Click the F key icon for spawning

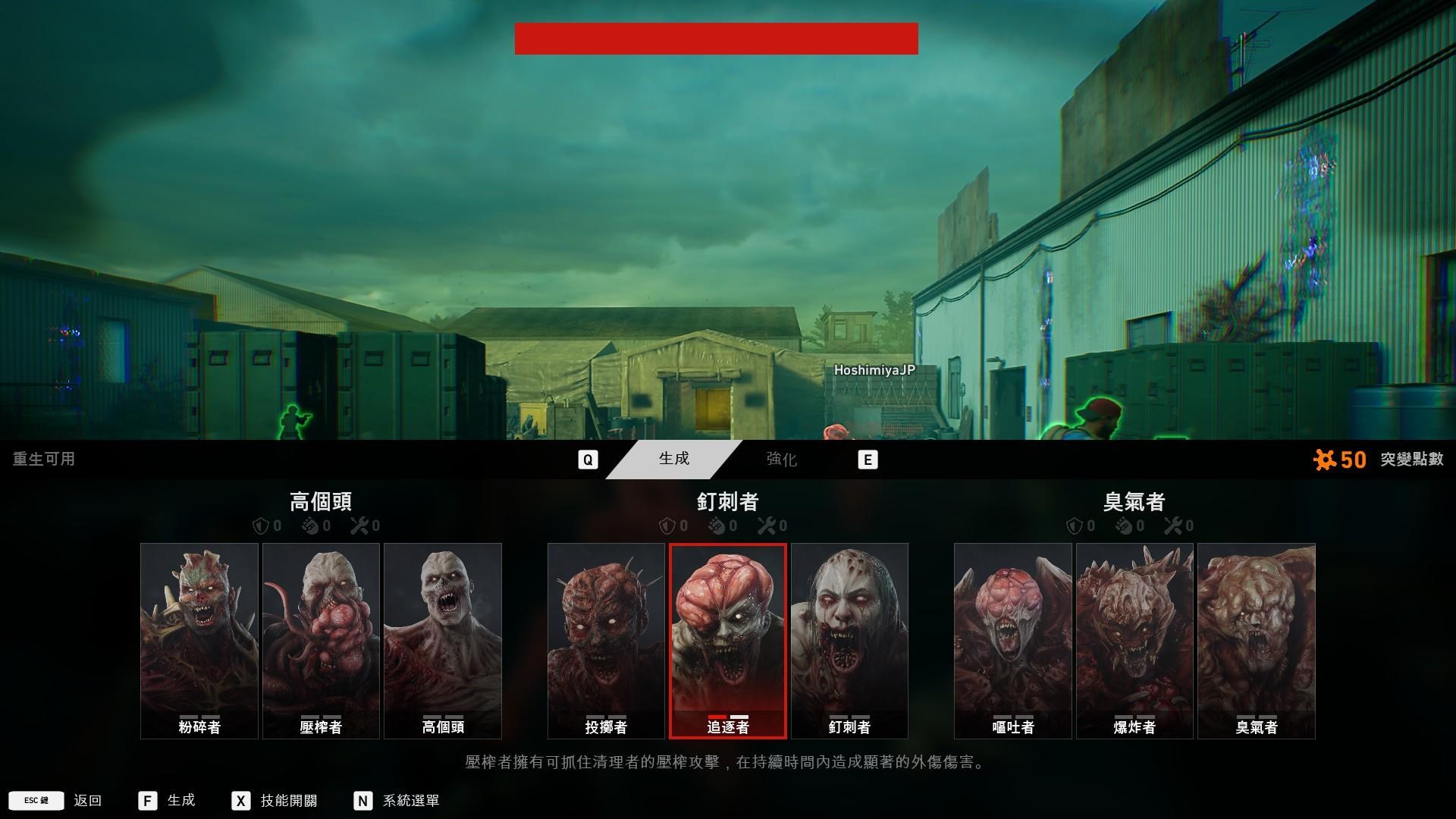click(x=147, y=800)
